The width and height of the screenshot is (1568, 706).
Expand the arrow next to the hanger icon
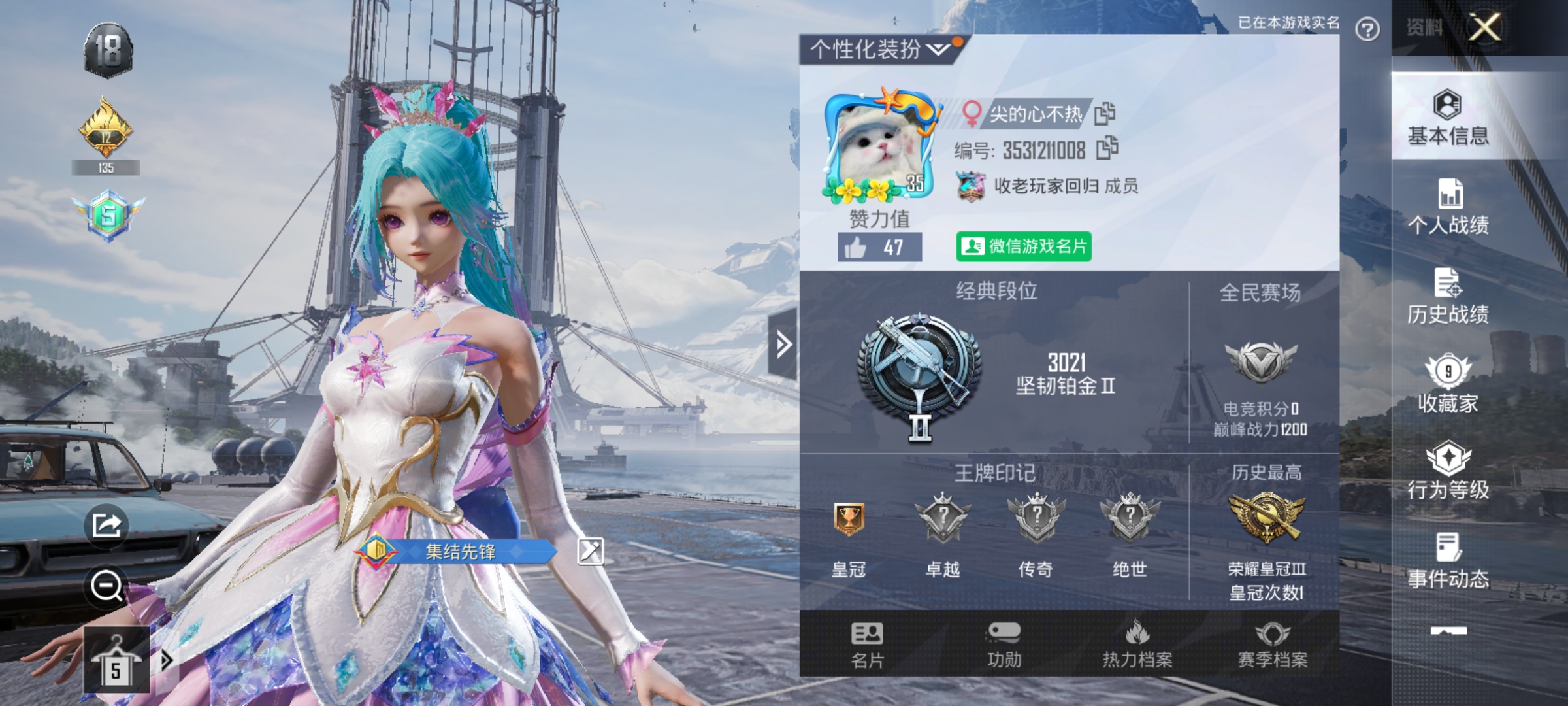click(167, 660)
